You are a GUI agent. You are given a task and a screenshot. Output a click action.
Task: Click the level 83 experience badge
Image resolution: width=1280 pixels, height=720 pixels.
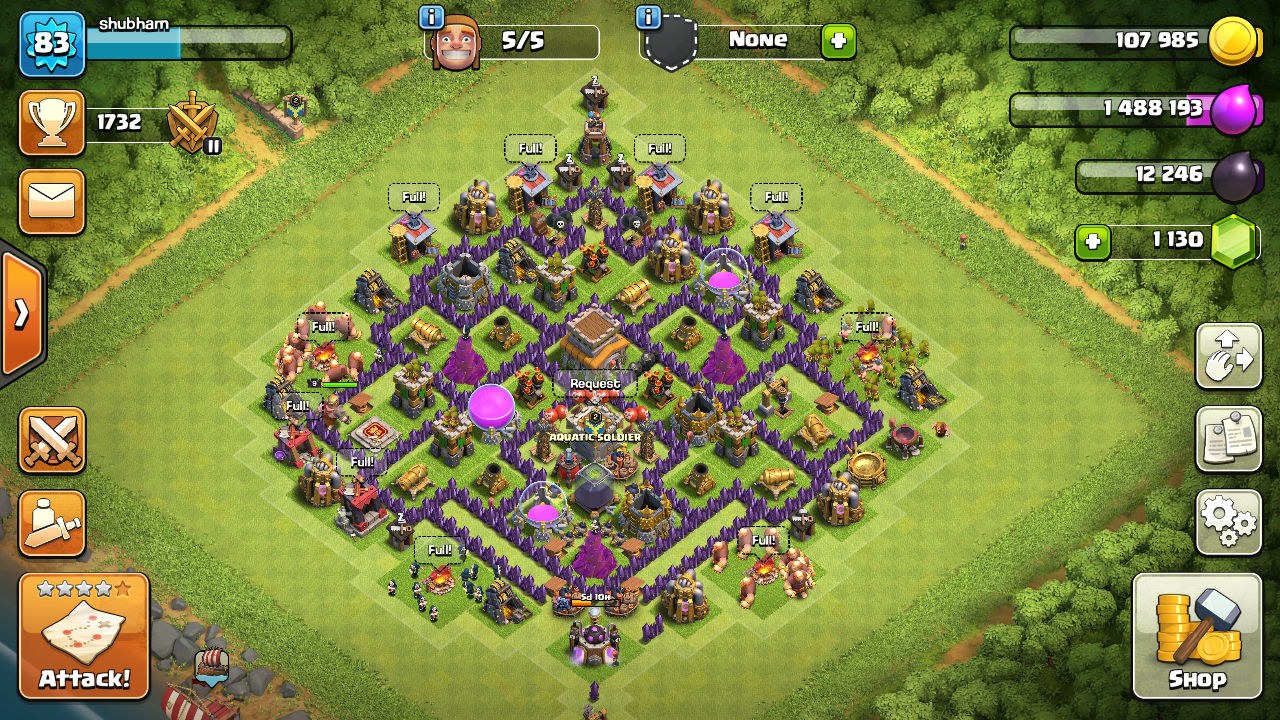52,43
